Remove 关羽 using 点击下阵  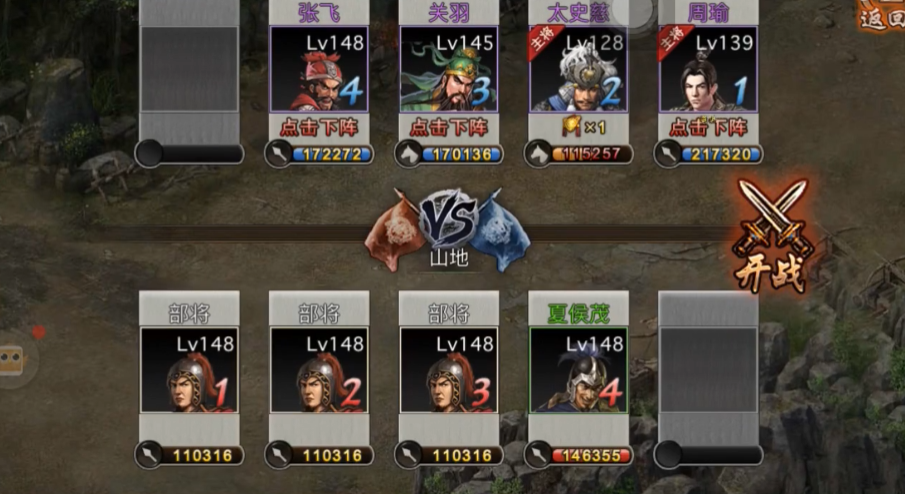point(449,128)
